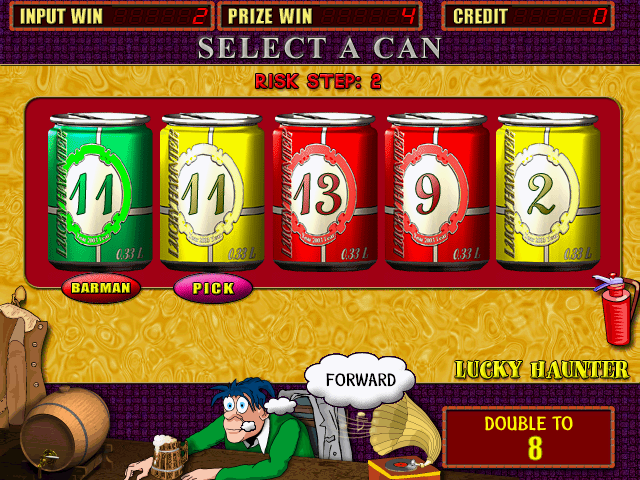Pick the yellow can numbered 2
640x480 pixels.
click(548, 193)
